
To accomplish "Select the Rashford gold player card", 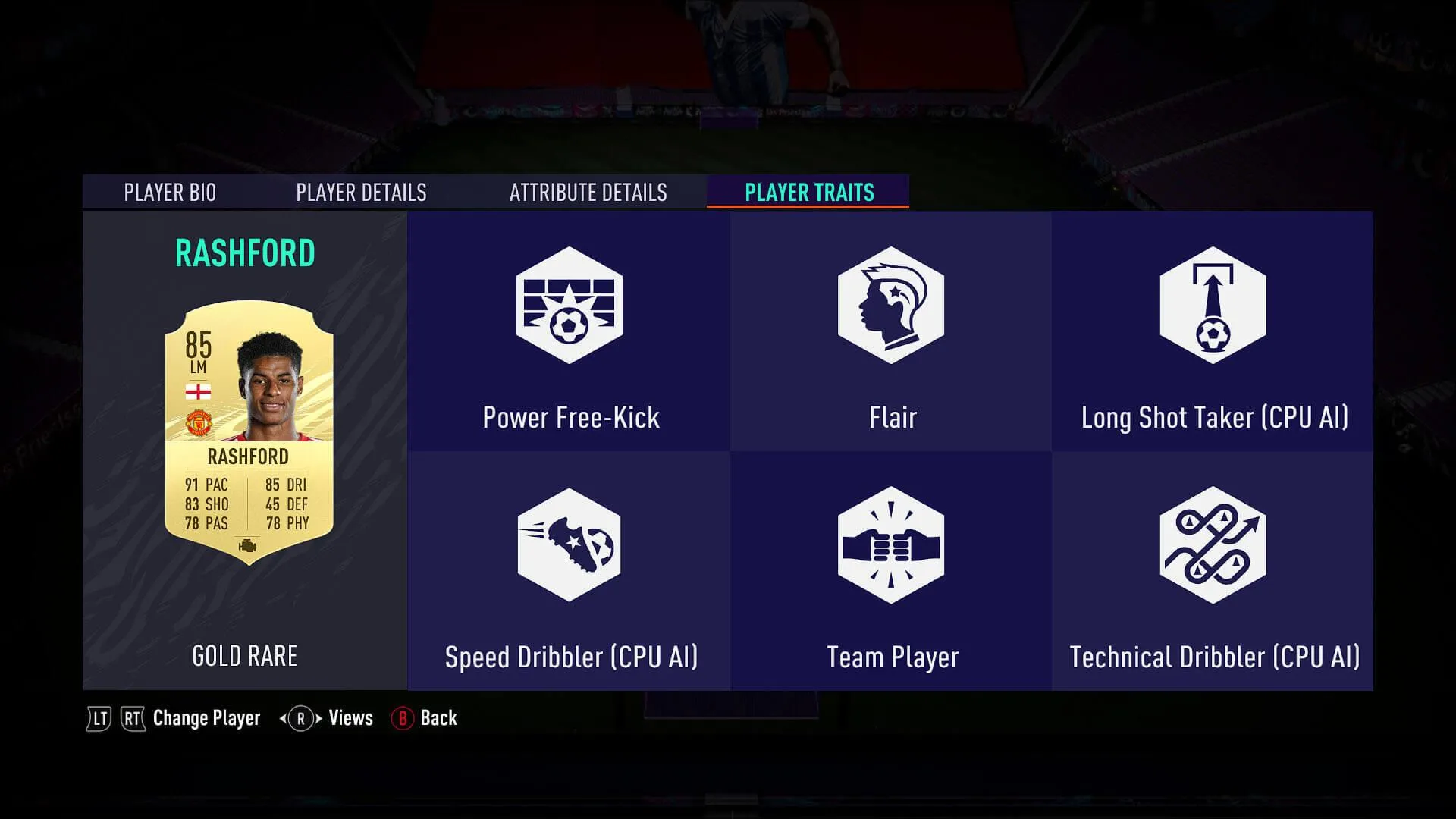I will (x=249, y=432).
